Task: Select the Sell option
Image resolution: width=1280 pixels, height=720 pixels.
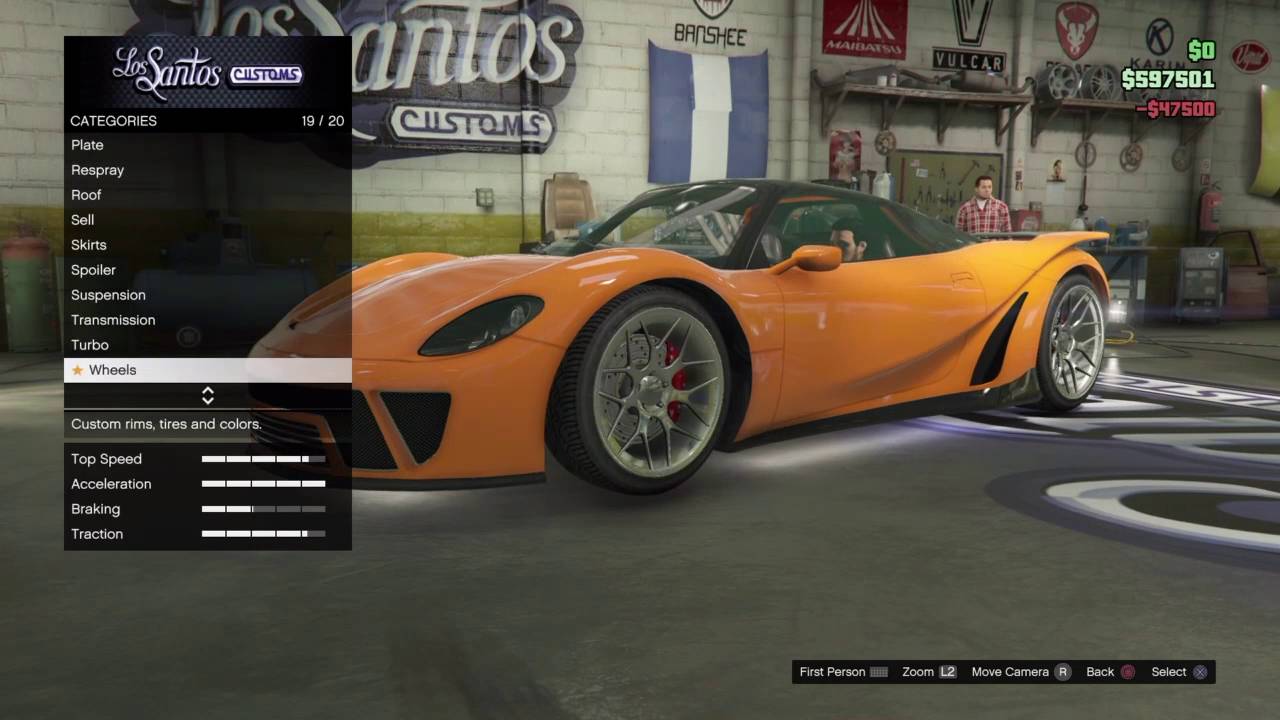Action: [x=83, y=220]
